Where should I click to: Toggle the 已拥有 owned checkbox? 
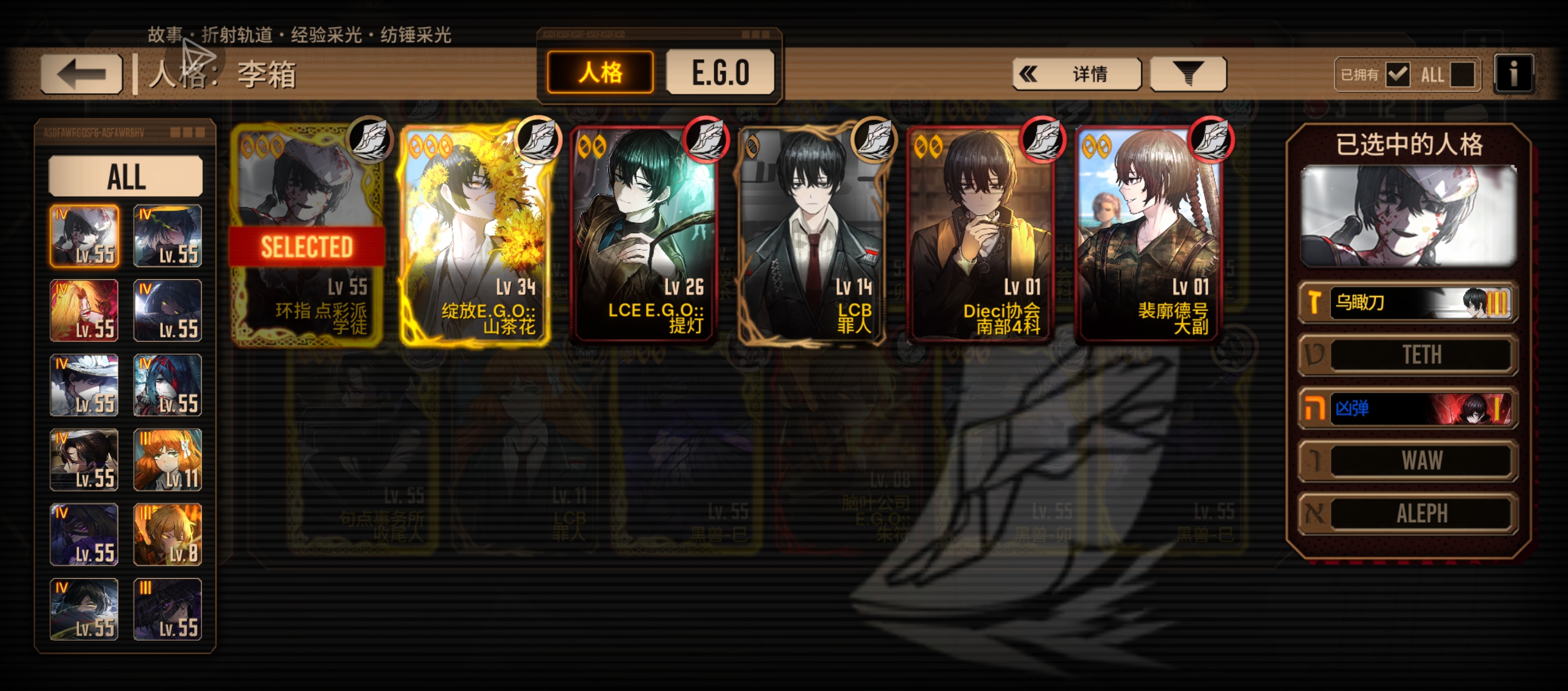click(x=1397, y=75)
